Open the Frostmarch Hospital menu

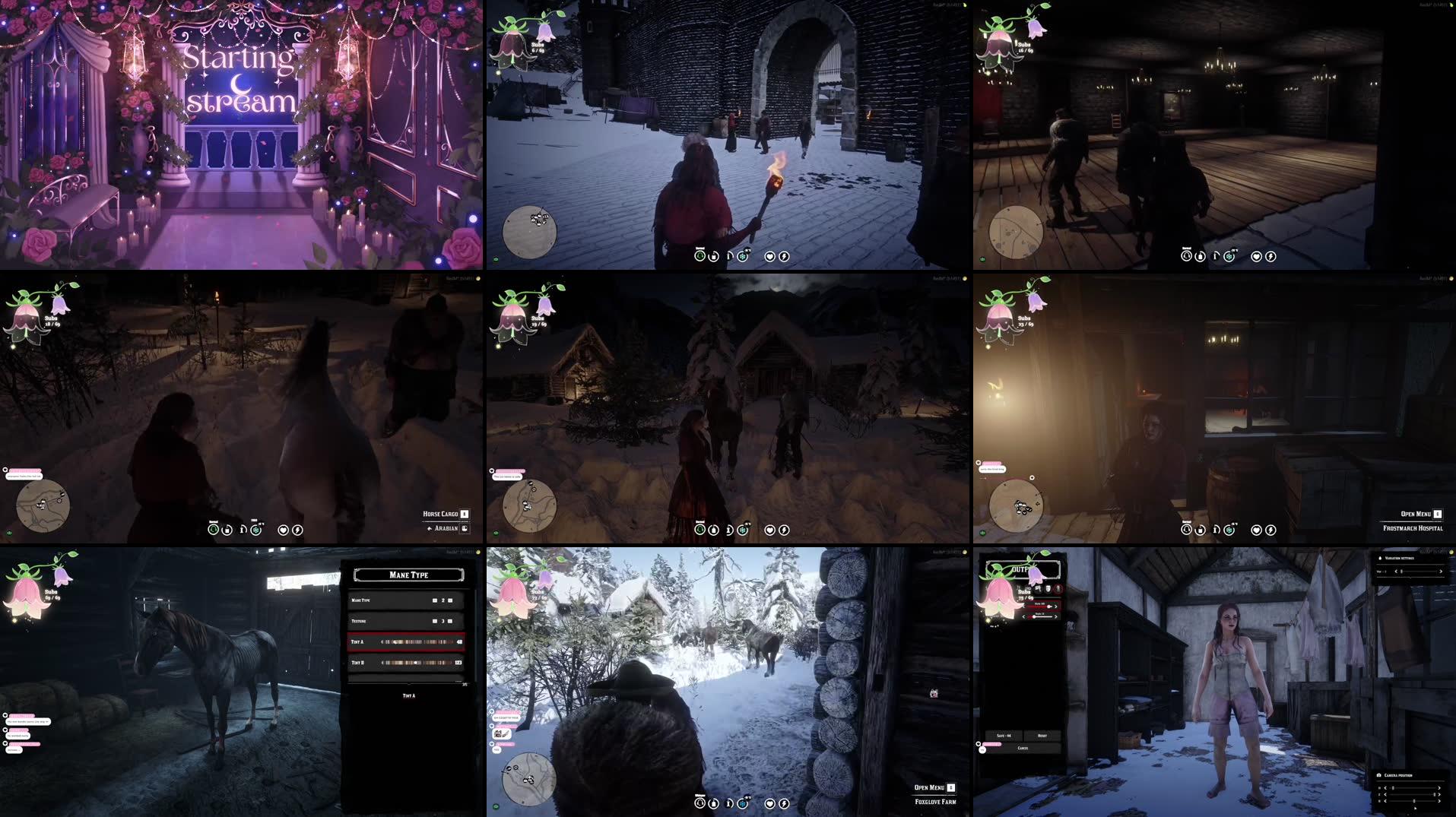pyautogui.click(x=1416, y=514)
